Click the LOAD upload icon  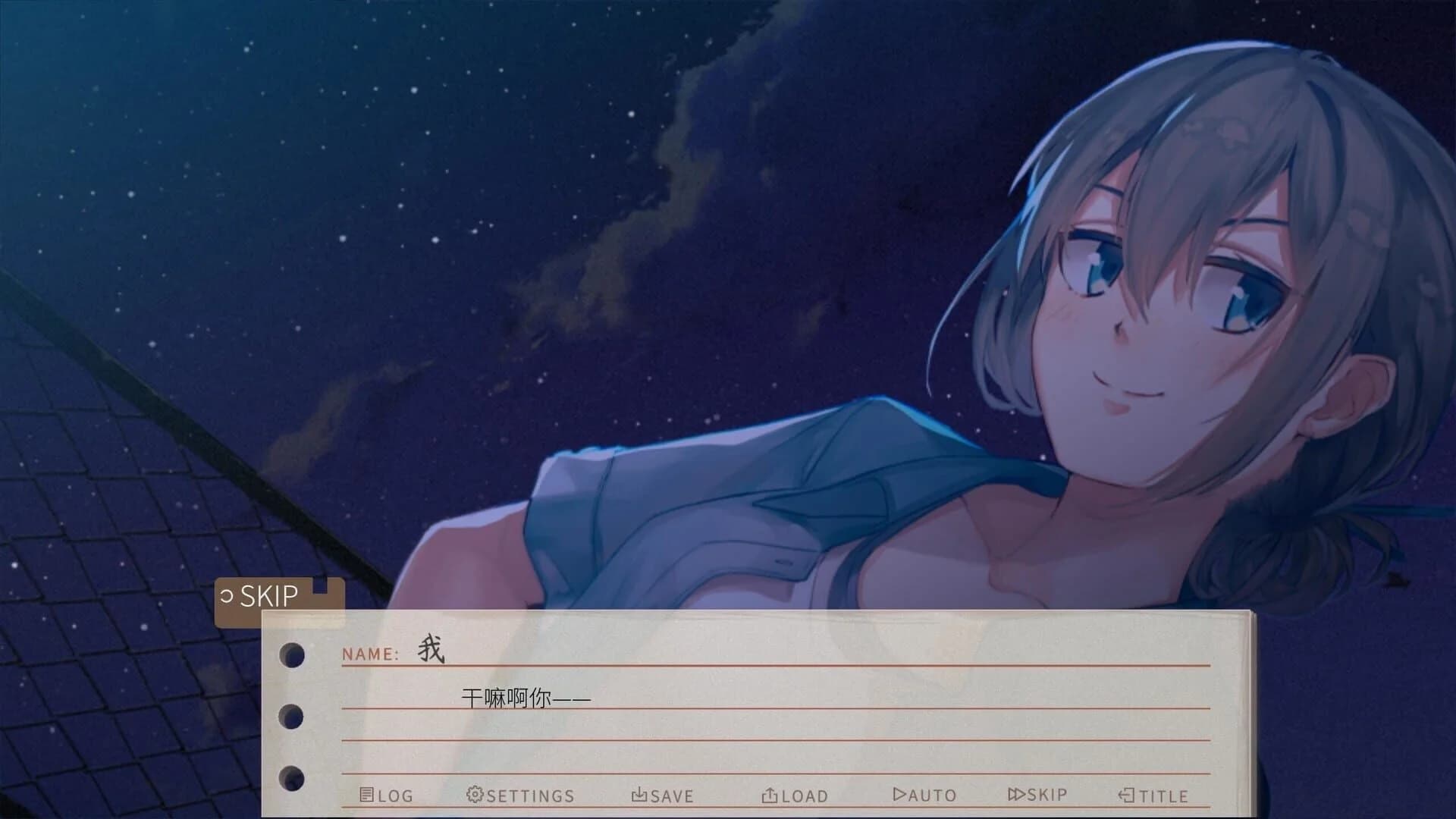click(x=768, y=795)
